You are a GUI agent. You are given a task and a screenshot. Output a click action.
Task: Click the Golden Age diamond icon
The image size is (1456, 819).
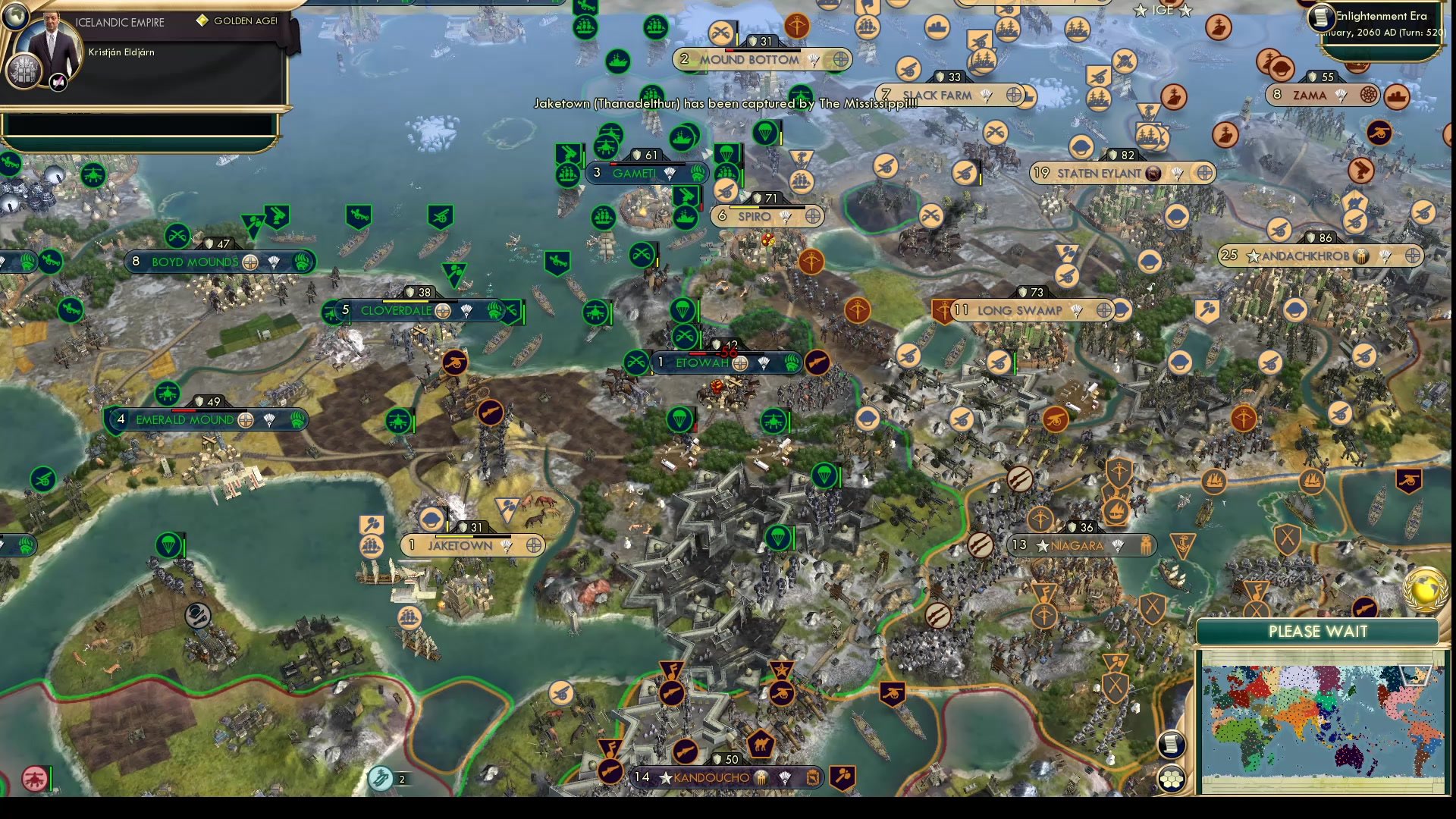coord(202,21)
